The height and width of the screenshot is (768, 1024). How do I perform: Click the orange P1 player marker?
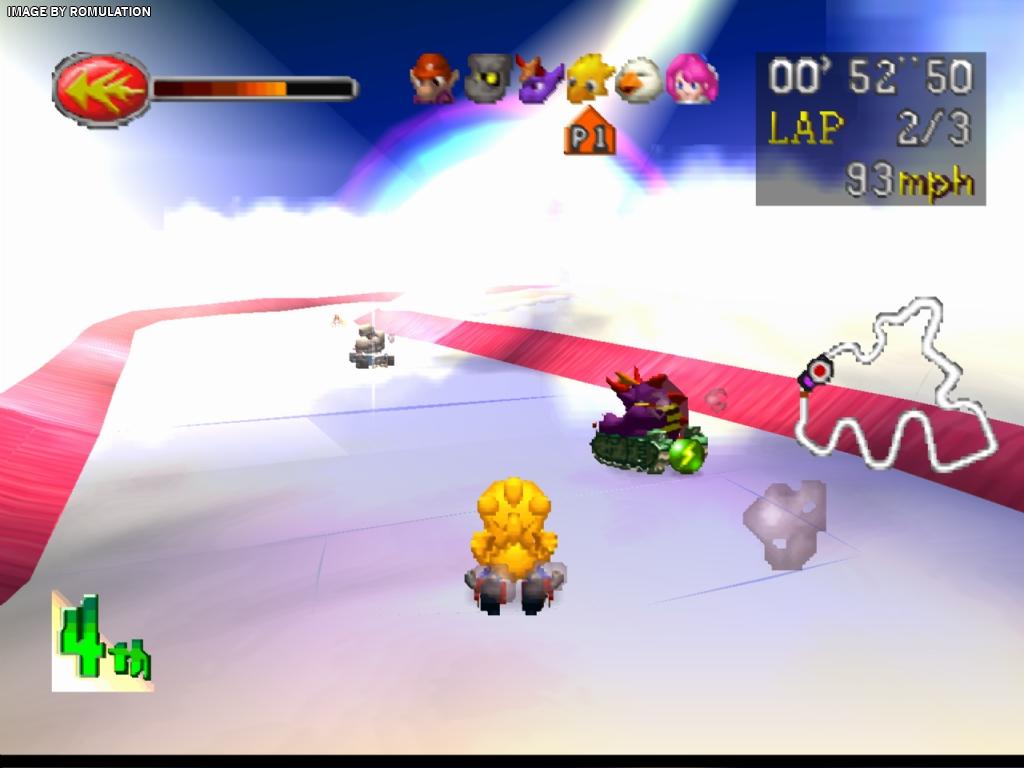(590, 133)
